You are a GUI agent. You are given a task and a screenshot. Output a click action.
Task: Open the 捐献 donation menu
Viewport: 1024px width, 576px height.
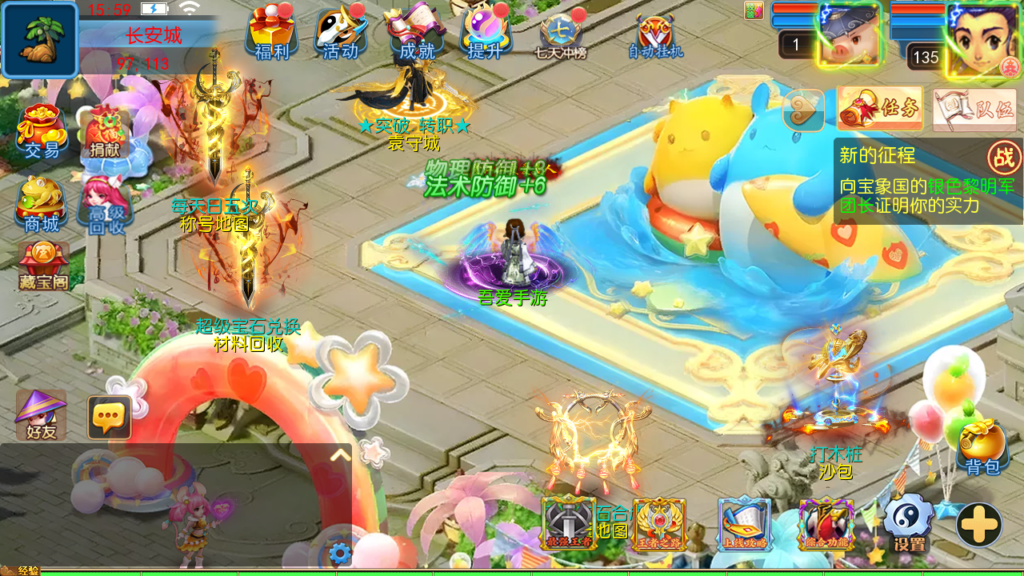(x=104, y=132)
